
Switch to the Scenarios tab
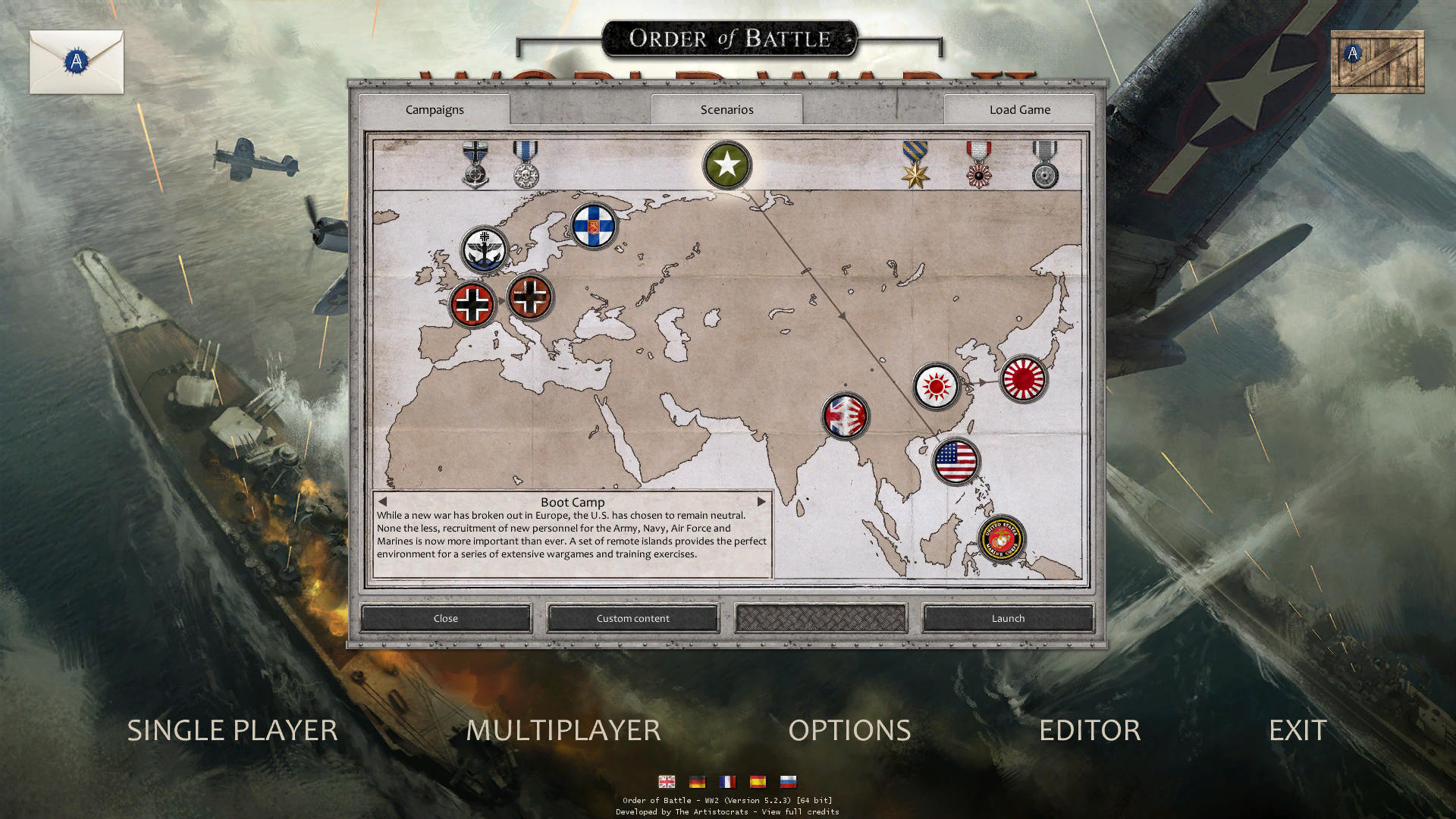(x=726, y=109)
